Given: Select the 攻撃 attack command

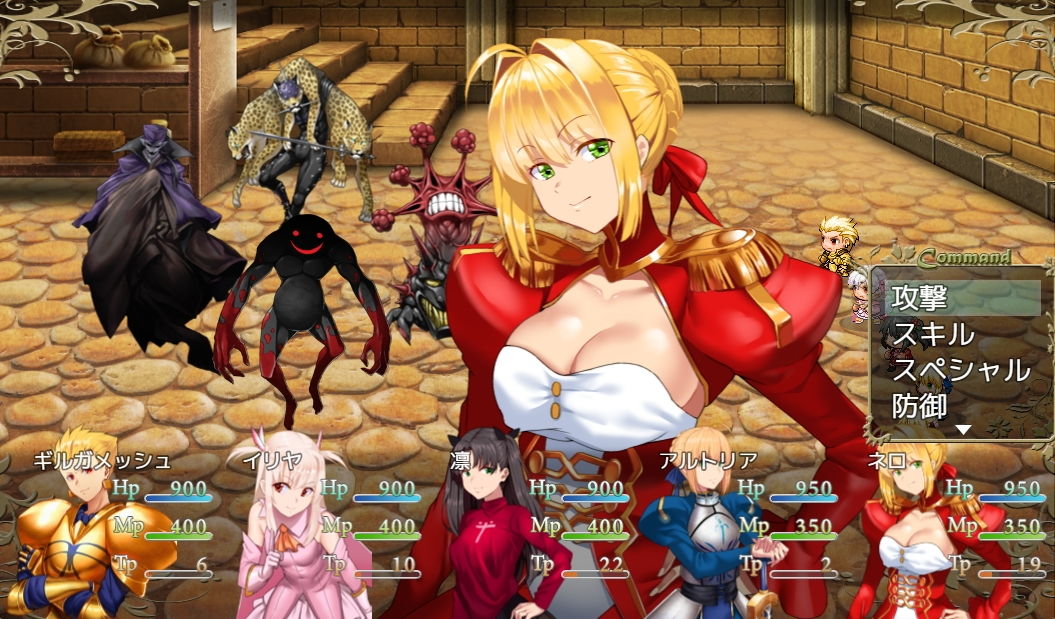Looking at the screenshot, I should pos(920,298).
